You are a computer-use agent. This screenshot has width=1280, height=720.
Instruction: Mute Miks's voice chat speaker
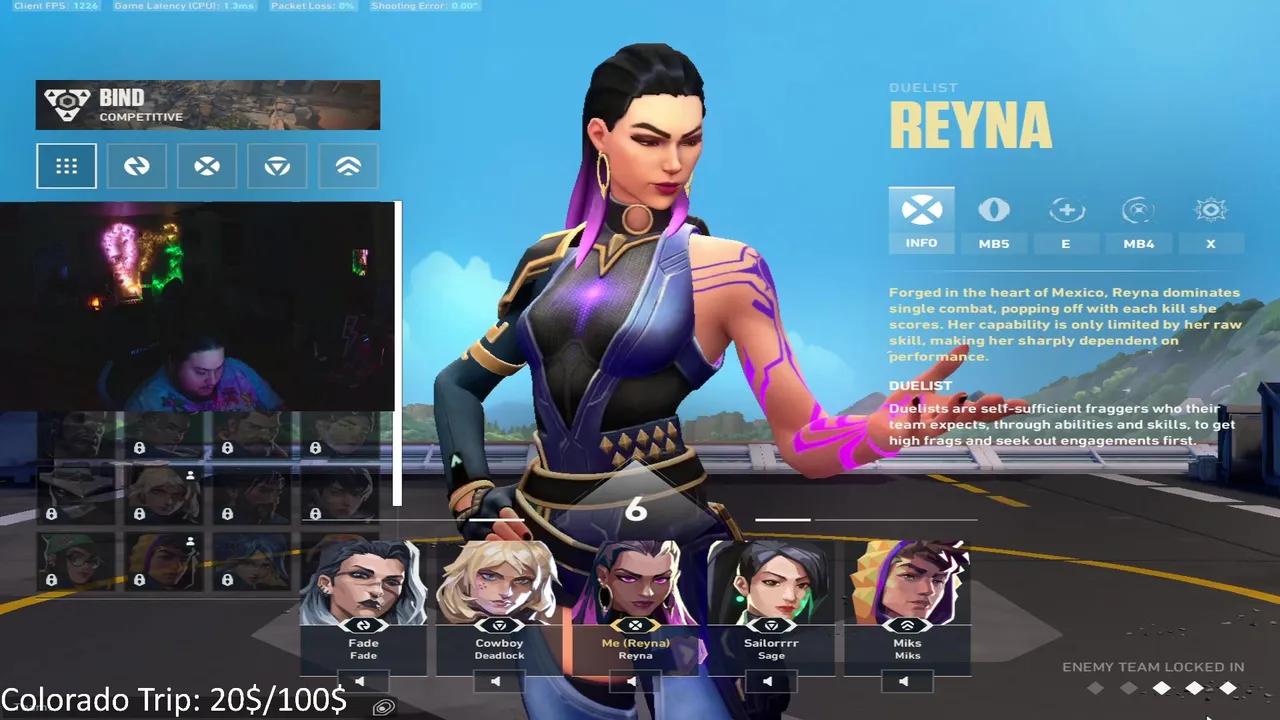tap(903, 681)
